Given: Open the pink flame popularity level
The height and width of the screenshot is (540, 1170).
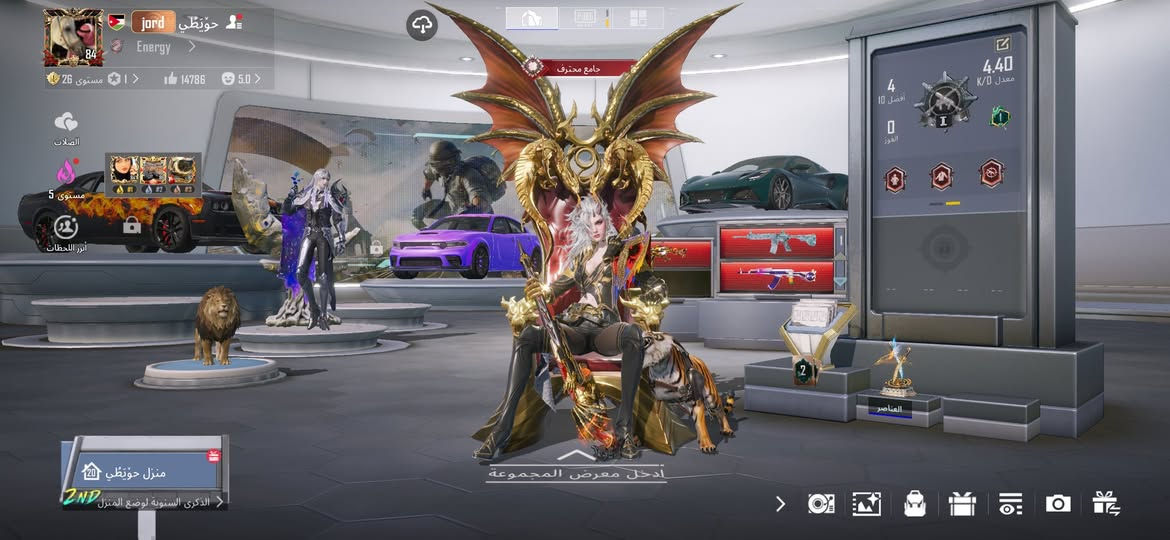Looking at the screenshot, I should click(66, 173).
